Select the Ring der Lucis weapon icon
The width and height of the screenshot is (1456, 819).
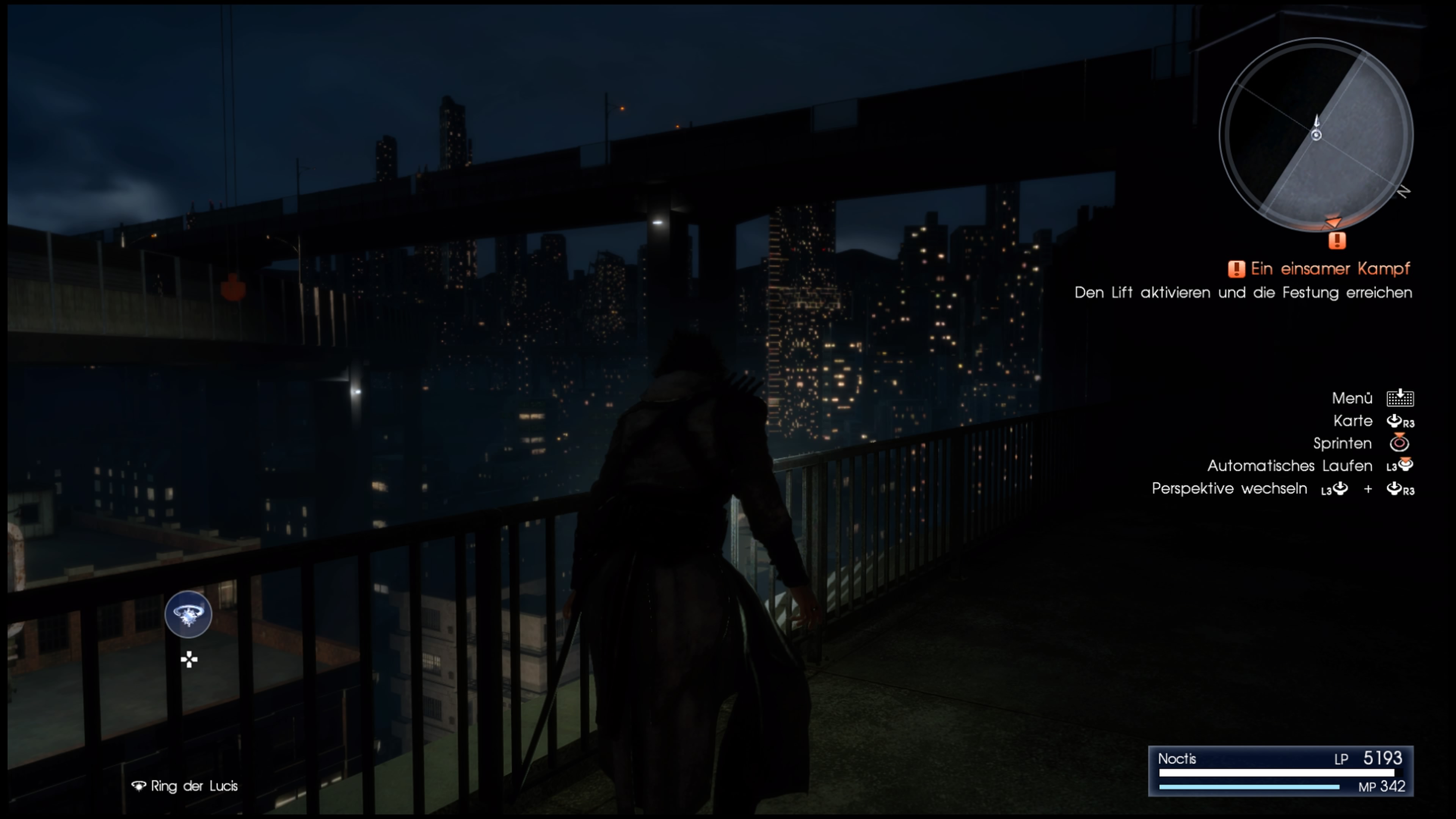188,614
